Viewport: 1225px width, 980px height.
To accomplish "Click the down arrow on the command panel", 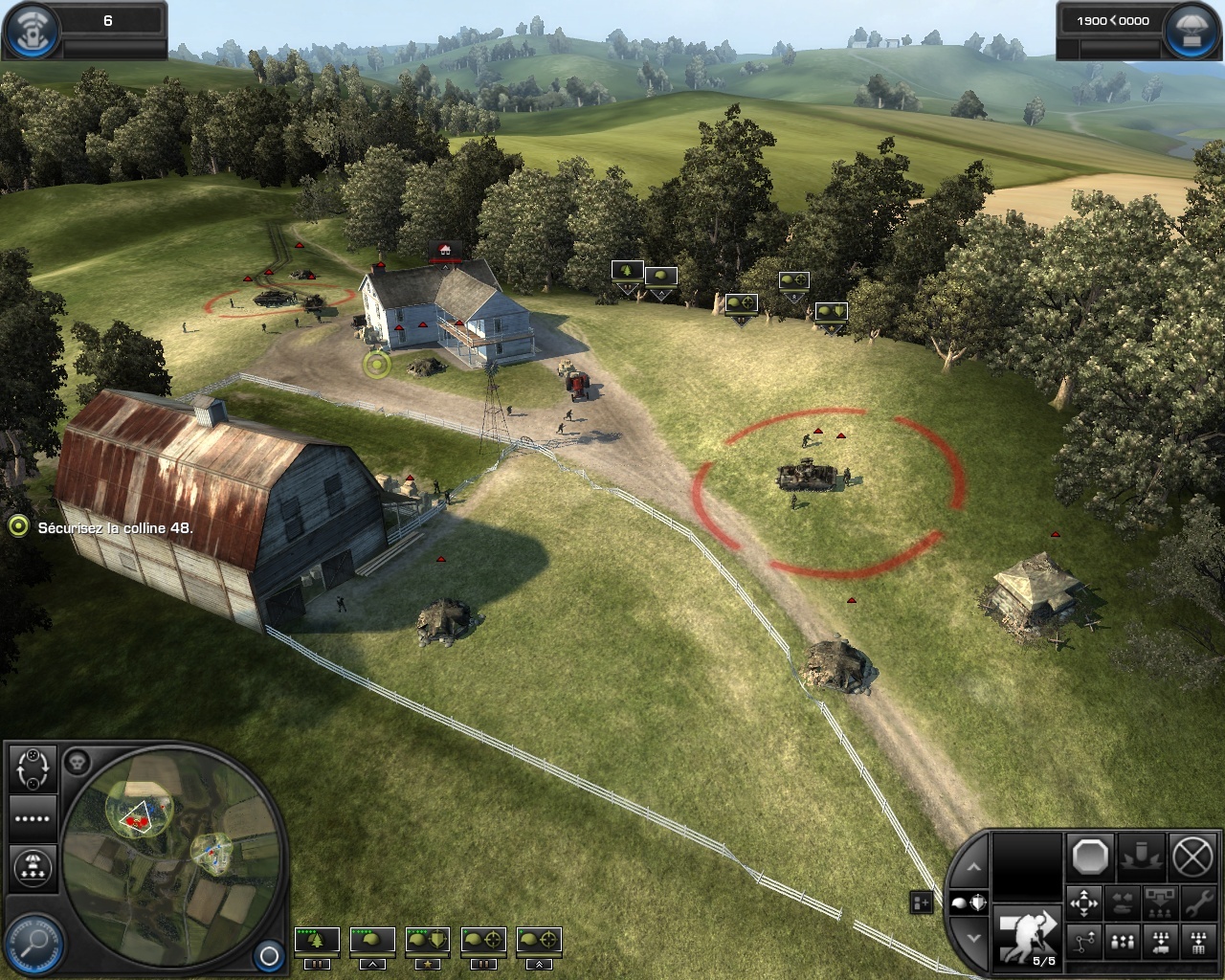I will (973, 939).
